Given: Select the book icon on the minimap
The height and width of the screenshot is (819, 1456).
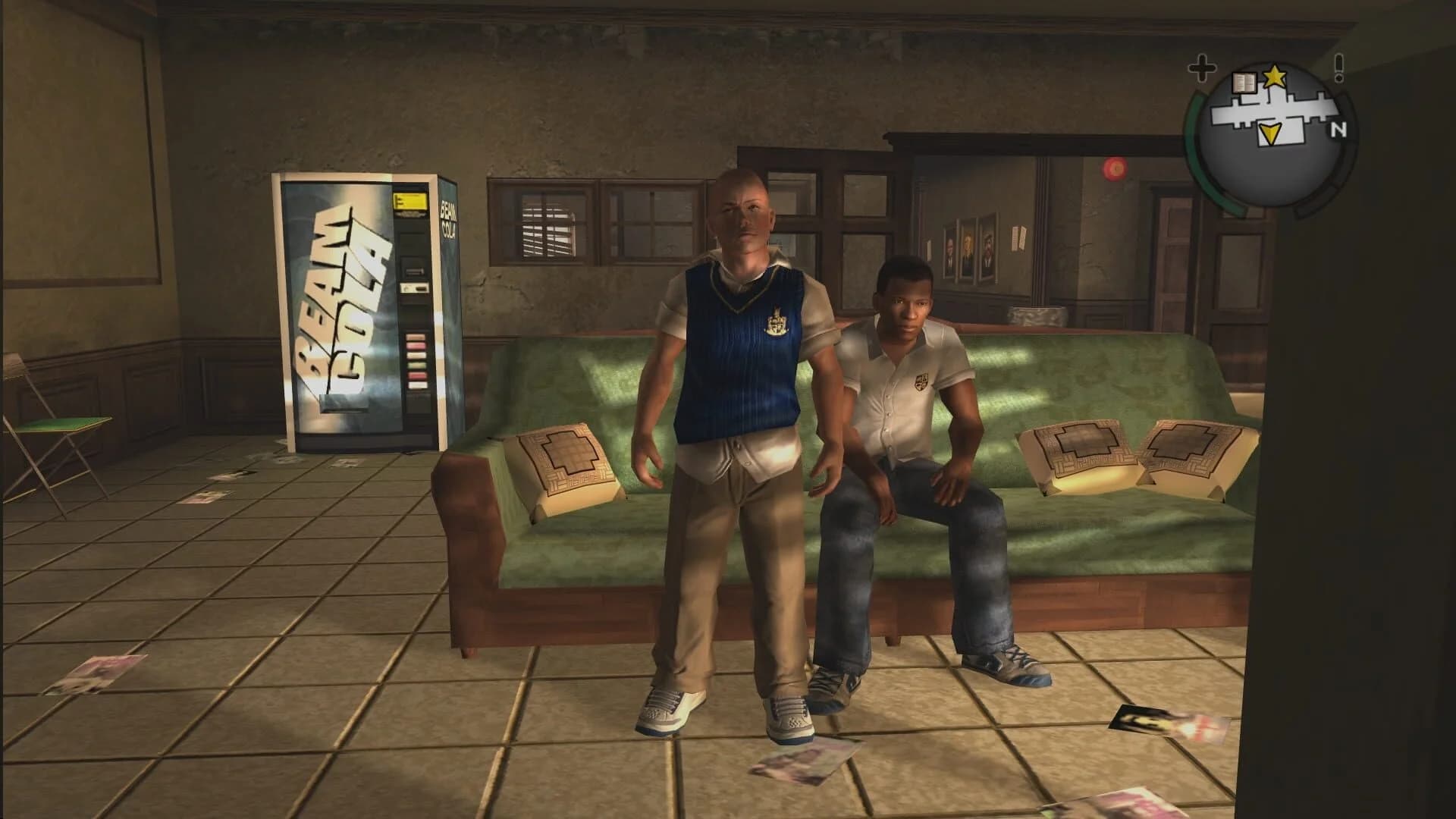Looking at the screenshot, I should coord(1244,83).
